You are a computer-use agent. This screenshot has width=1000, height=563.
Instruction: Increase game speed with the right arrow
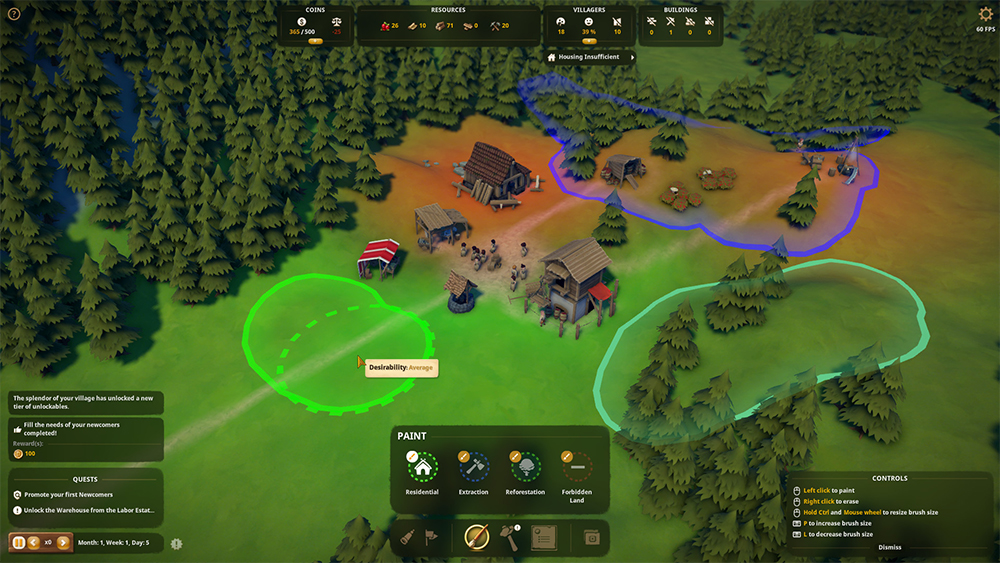62,543
